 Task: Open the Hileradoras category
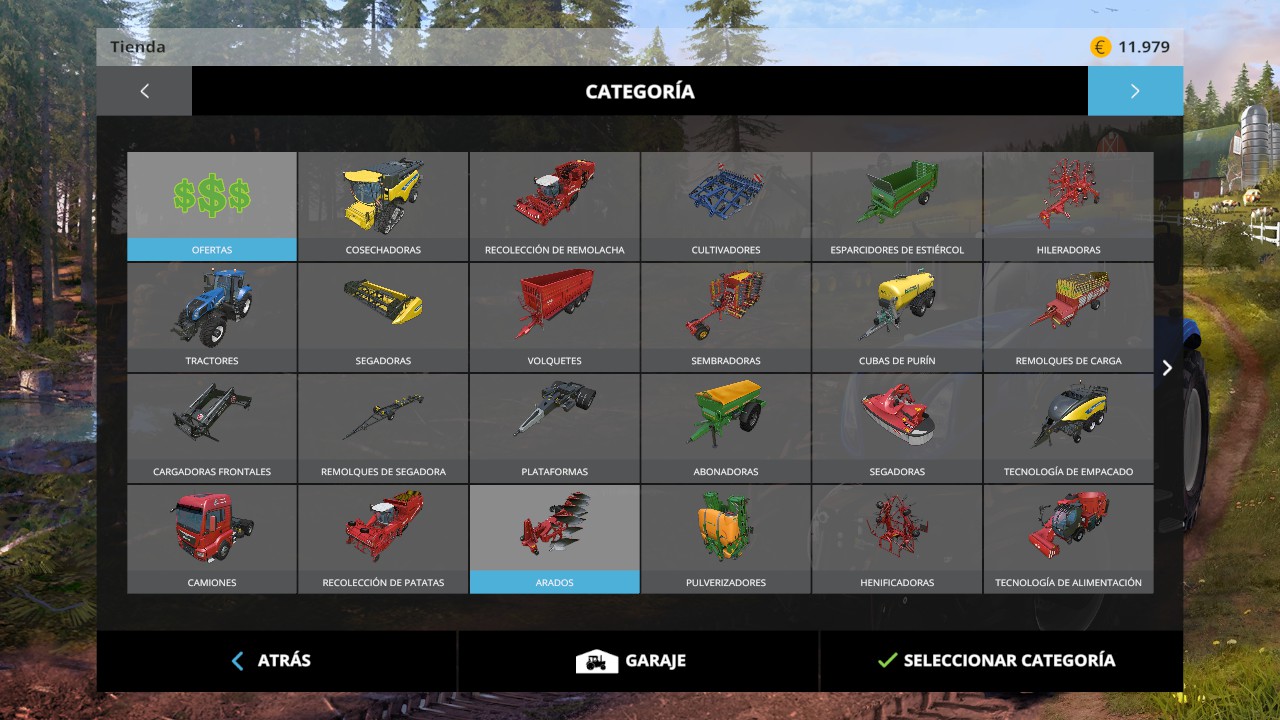1068,206
